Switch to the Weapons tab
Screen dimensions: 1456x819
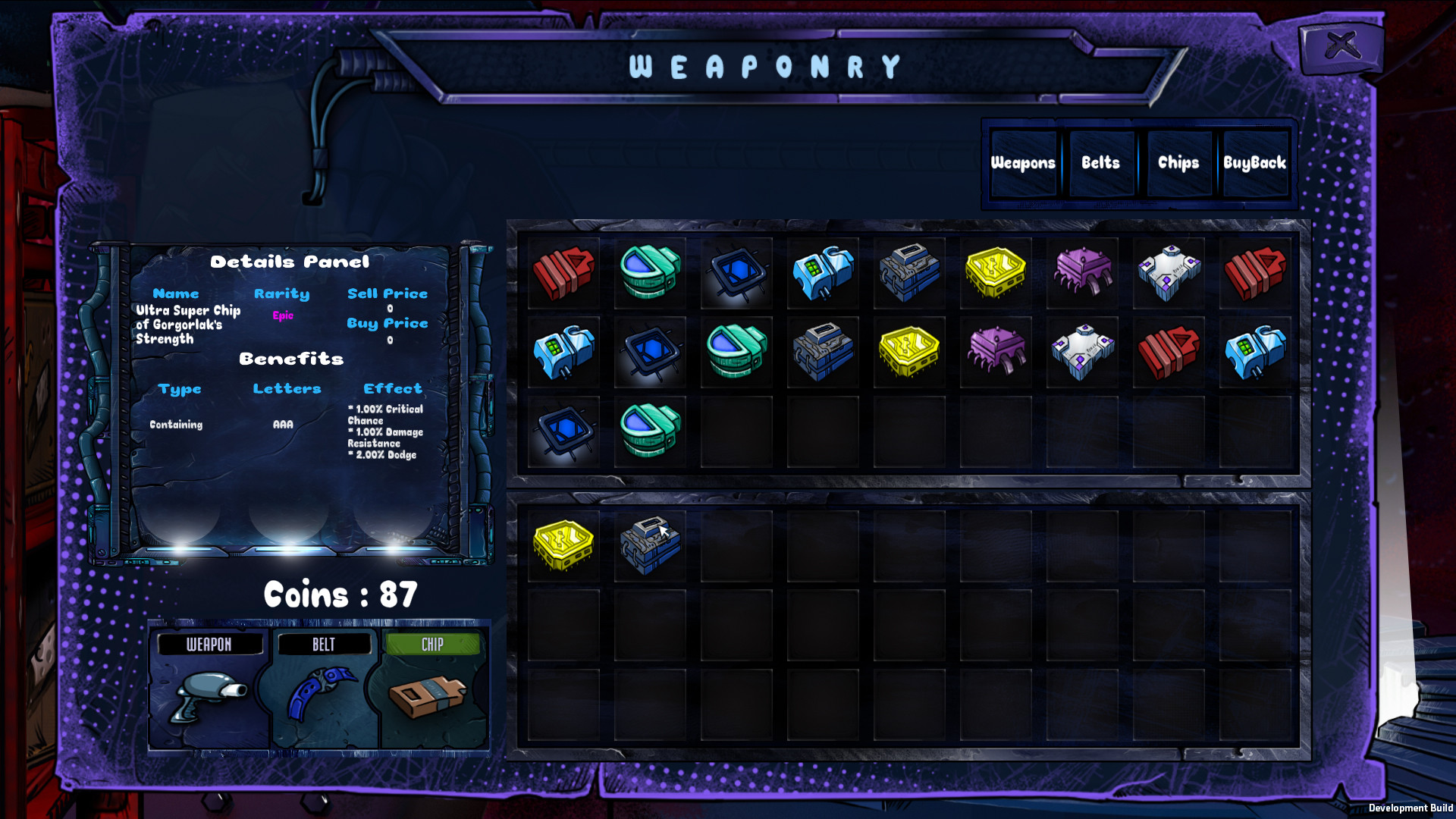1024,162
